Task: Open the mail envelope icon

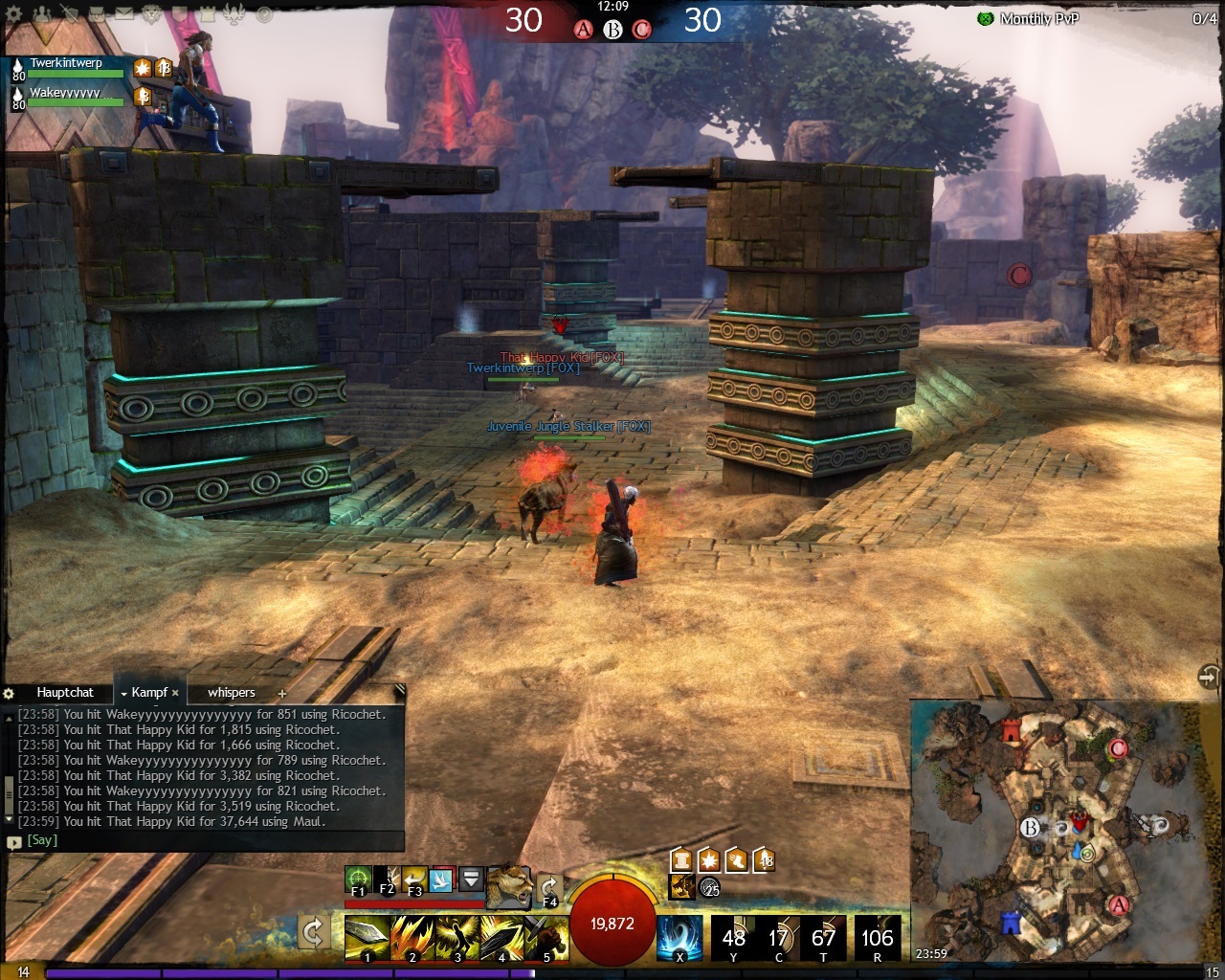Action: (124, 14)
